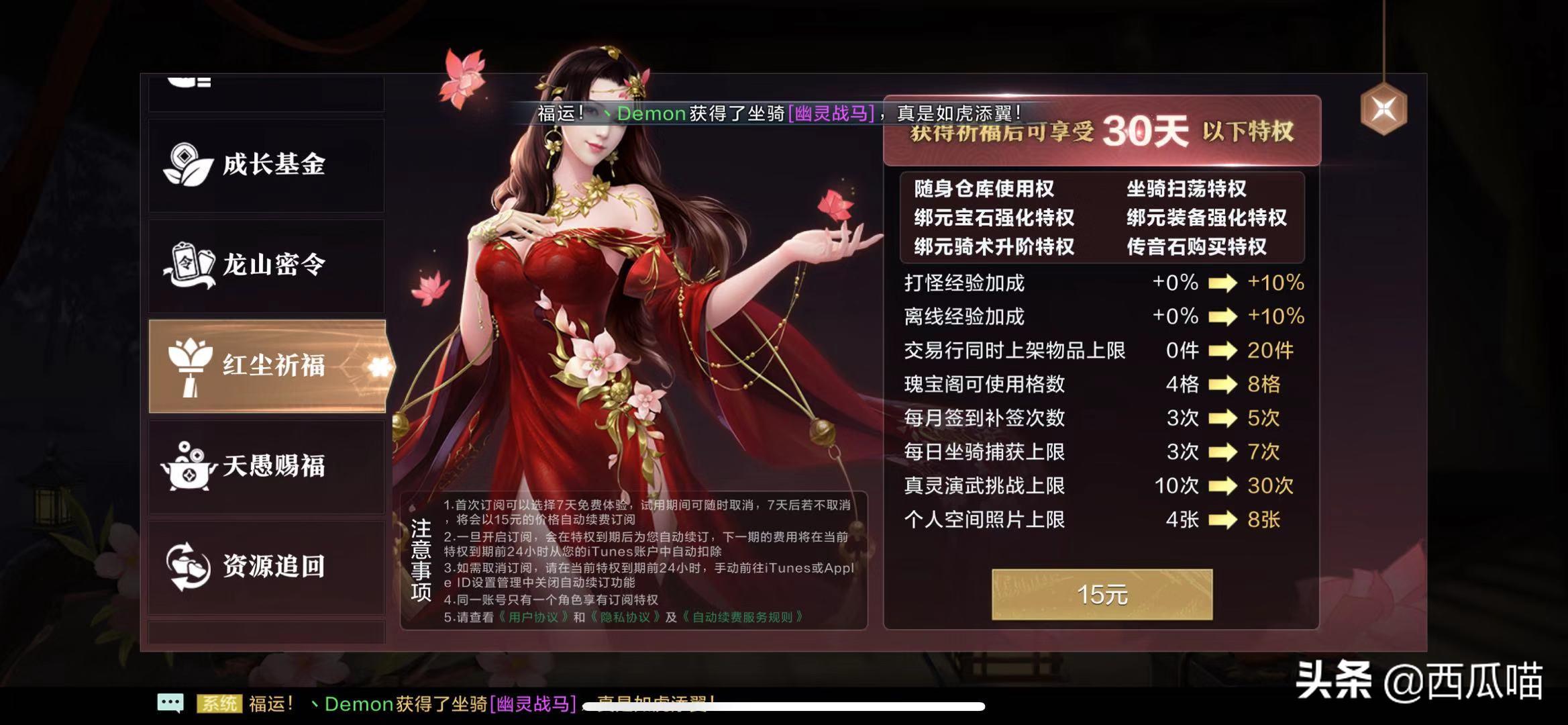Click the hexagonal ornament icon at top right

click(x=1384, y=107)
